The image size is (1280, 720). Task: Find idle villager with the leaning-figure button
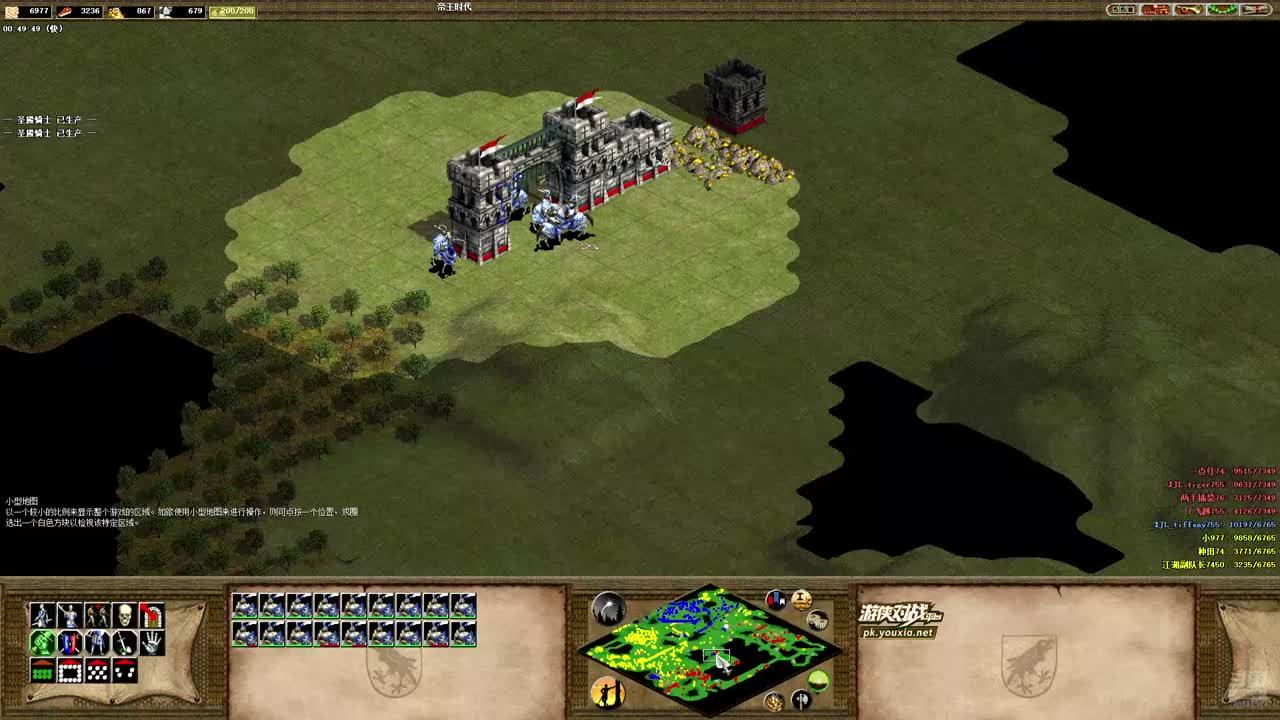[607, 691]
